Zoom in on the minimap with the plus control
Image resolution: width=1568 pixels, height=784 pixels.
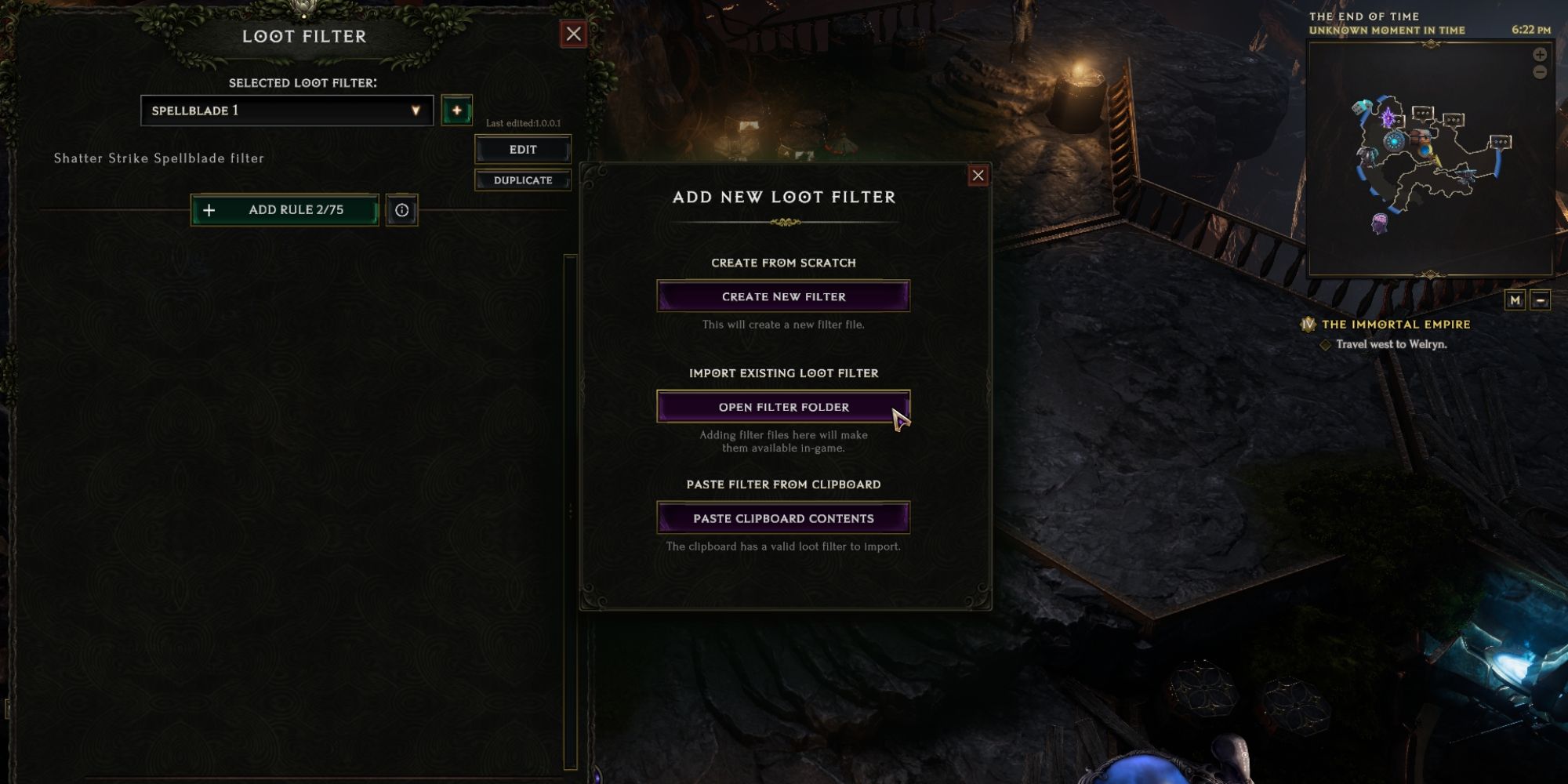(x=1539, y=54)
